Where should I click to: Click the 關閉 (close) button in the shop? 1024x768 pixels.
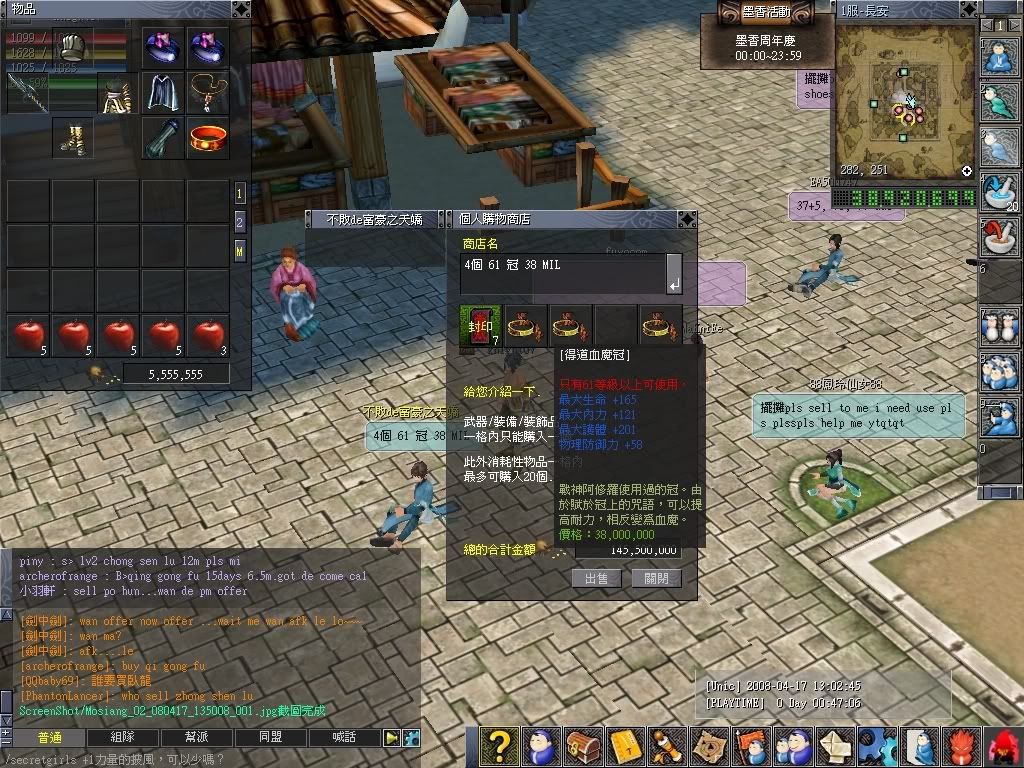click(657, 578)
